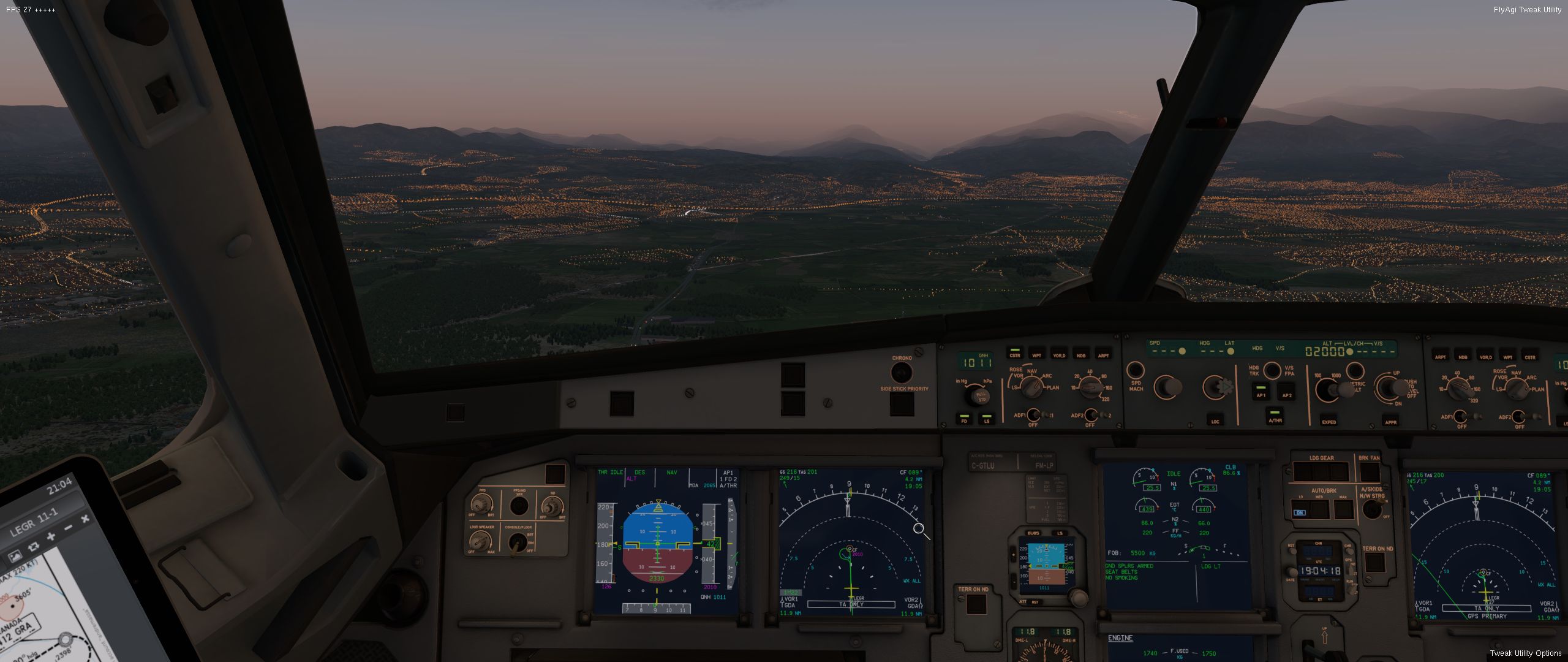Zoom out the tablet chart with minus icon
The image size is (1568, 662).
point(68,528)
